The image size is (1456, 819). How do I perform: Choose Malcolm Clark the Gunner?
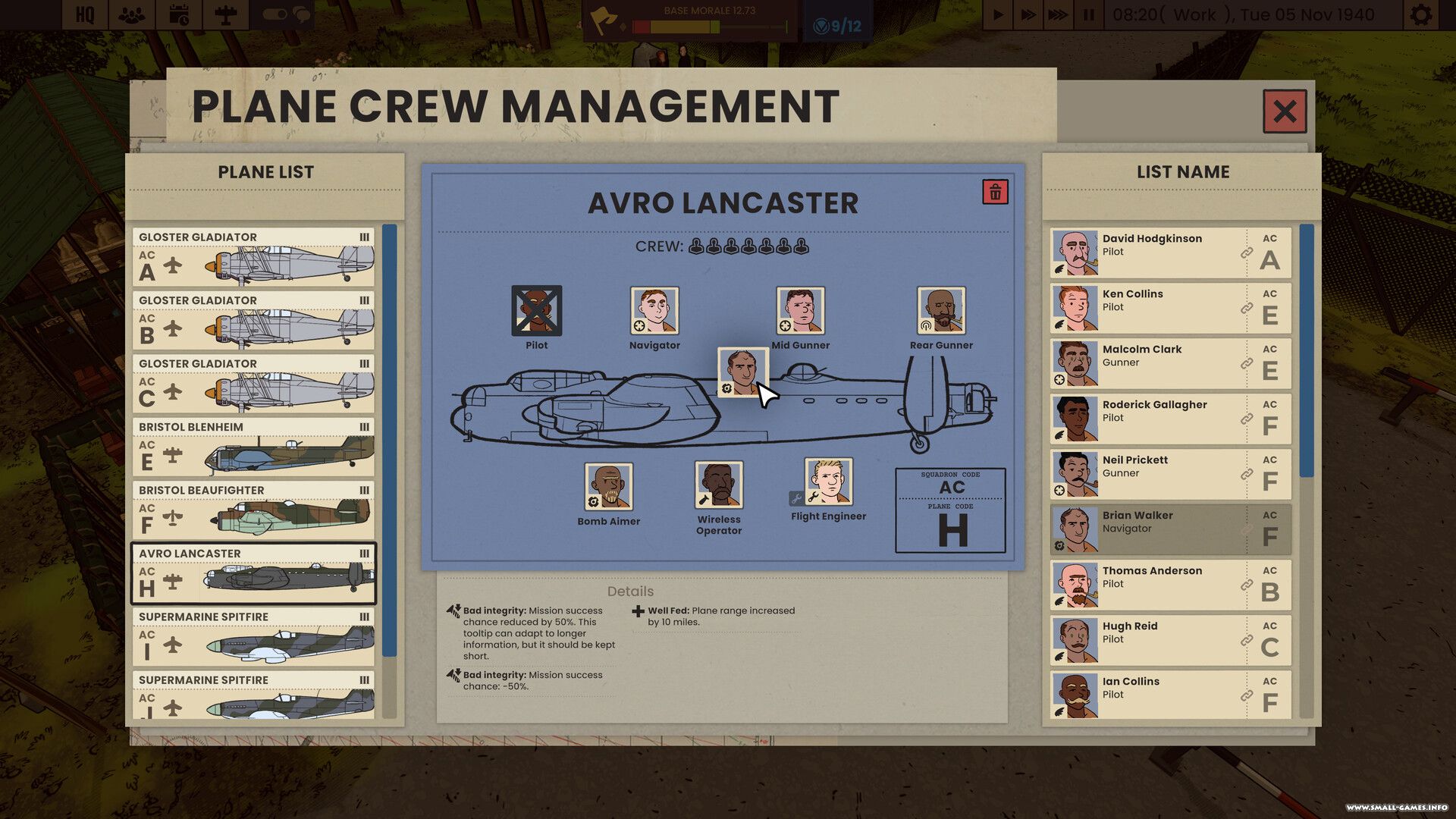pos(1170,363)
